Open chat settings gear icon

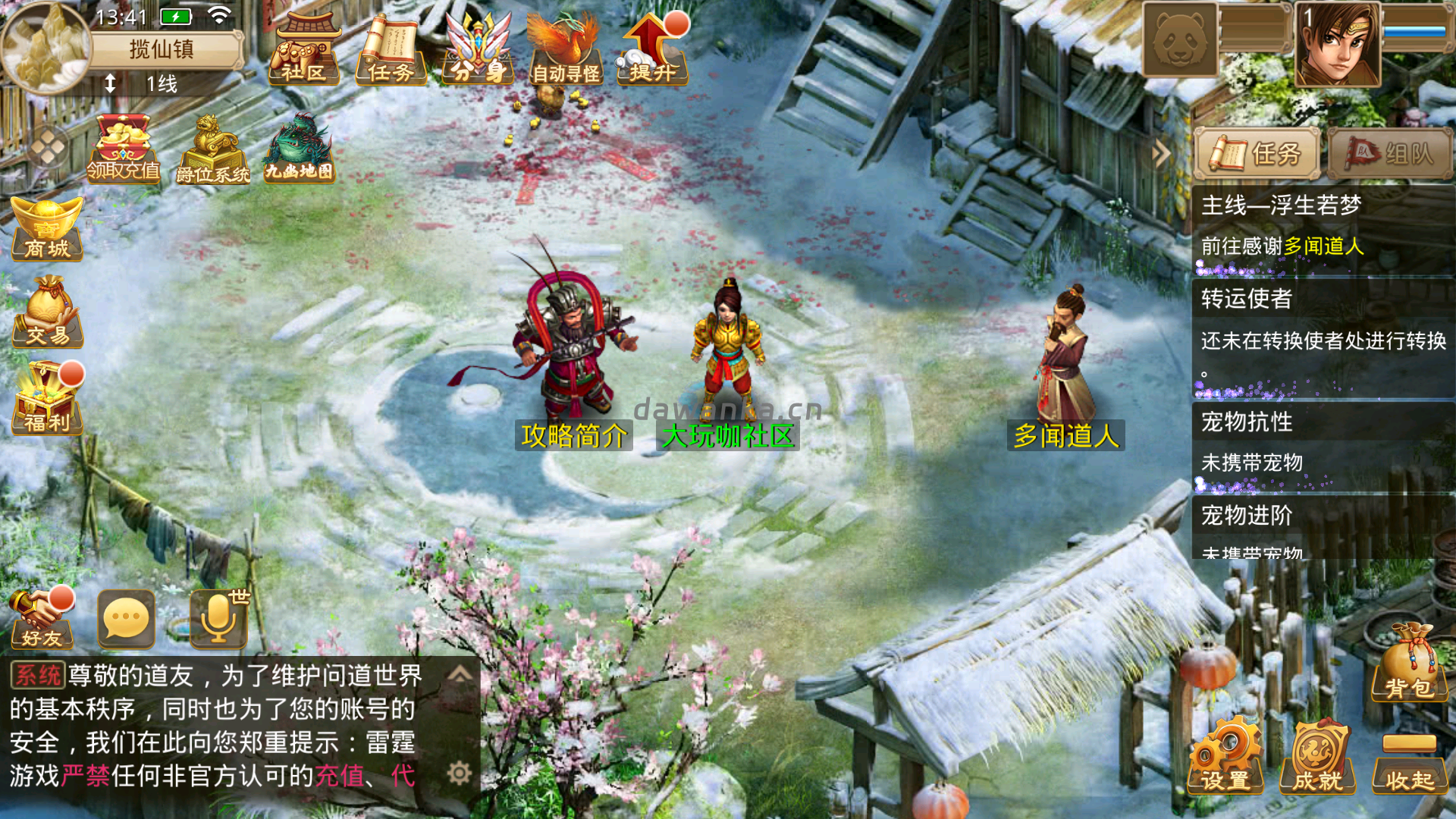point(460,773)
